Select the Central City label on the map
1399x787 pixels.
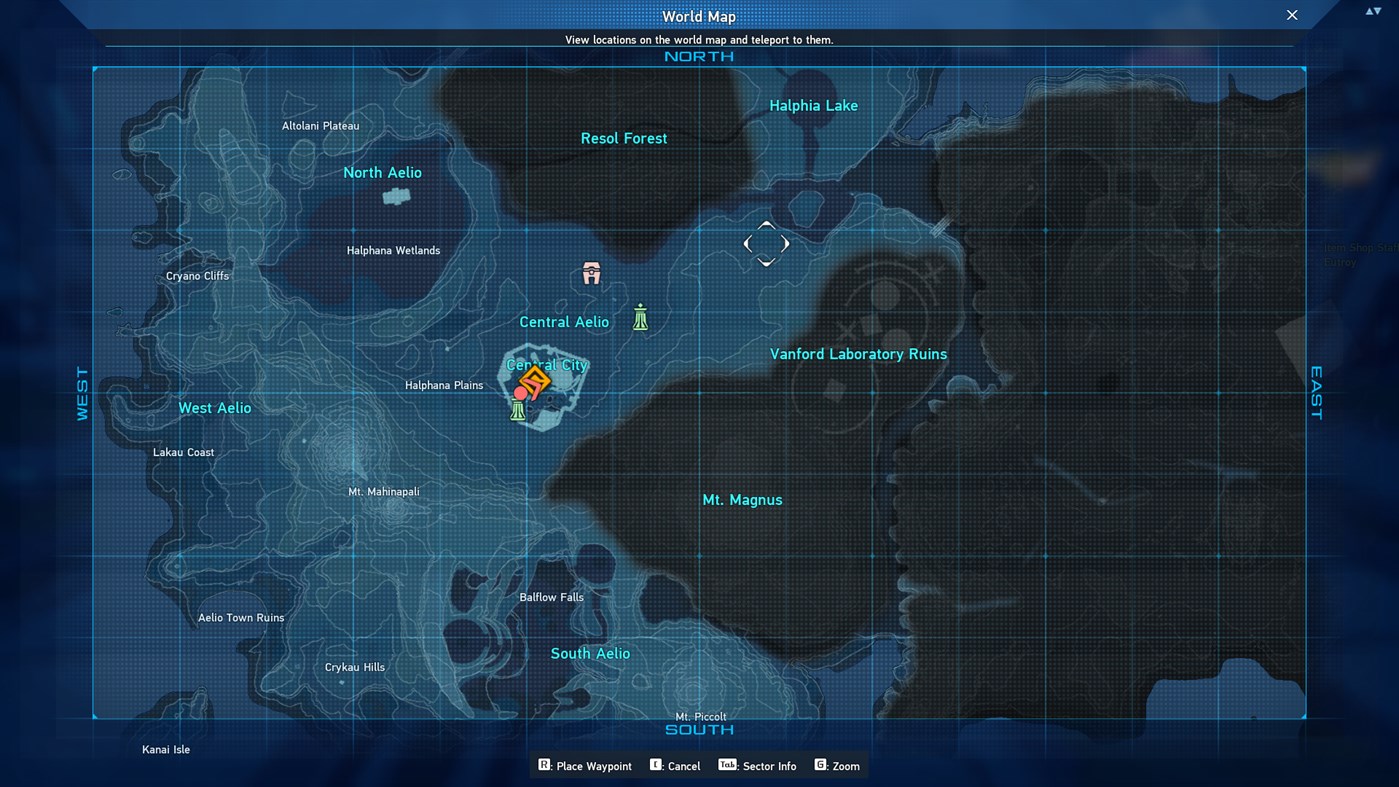547,364
